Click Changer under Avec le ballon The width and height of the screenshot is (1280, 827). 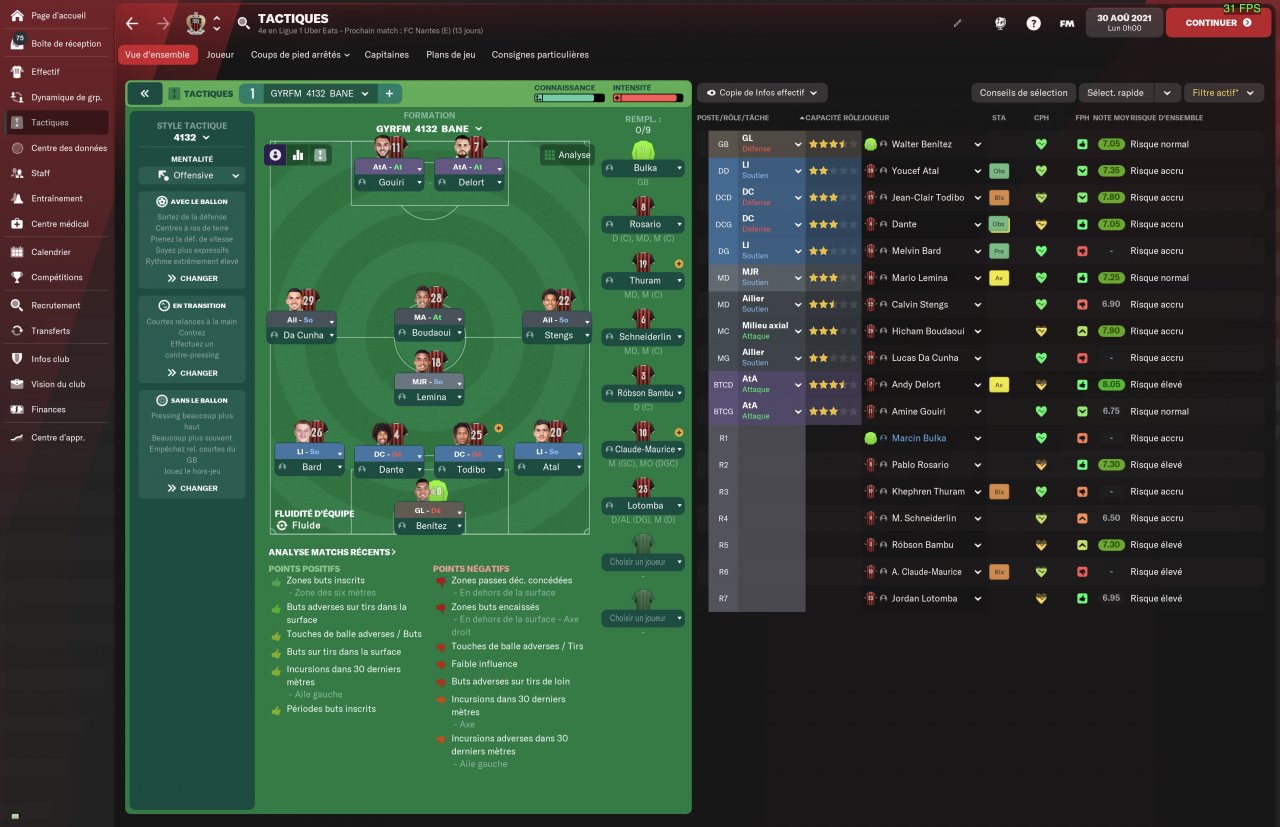(x=192, y=279)
